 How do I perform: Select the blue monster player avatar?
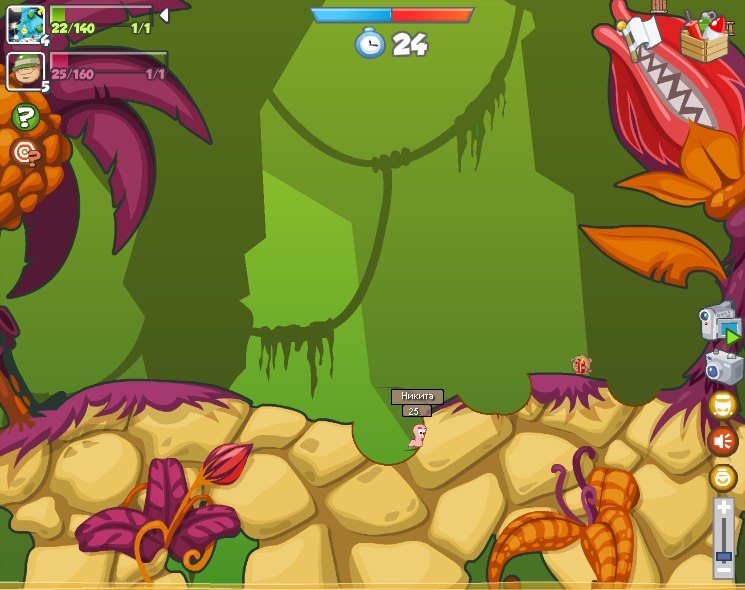pos(25,24)
